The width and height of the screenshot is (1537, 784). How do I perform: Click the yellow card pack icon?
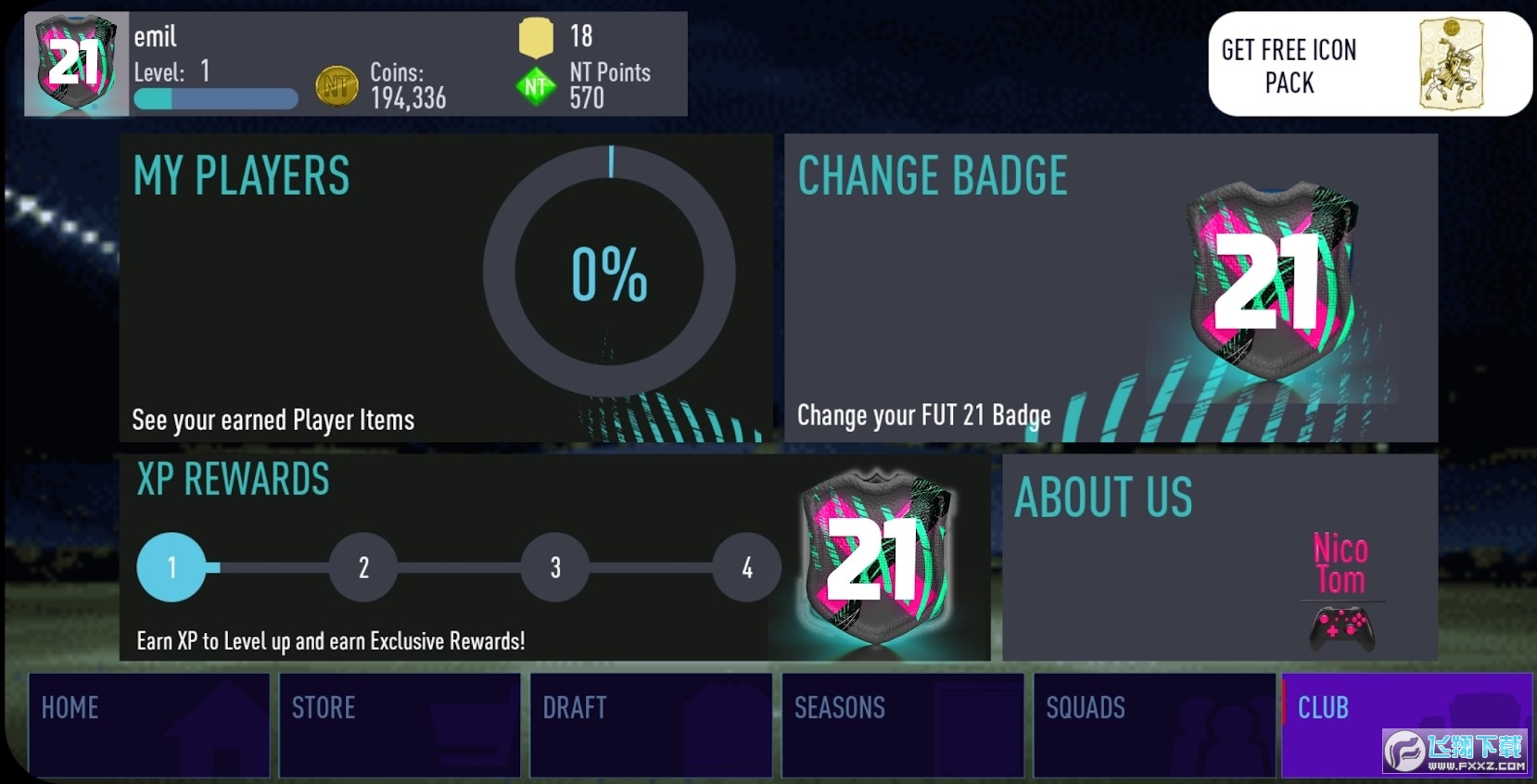click(536, 37)
